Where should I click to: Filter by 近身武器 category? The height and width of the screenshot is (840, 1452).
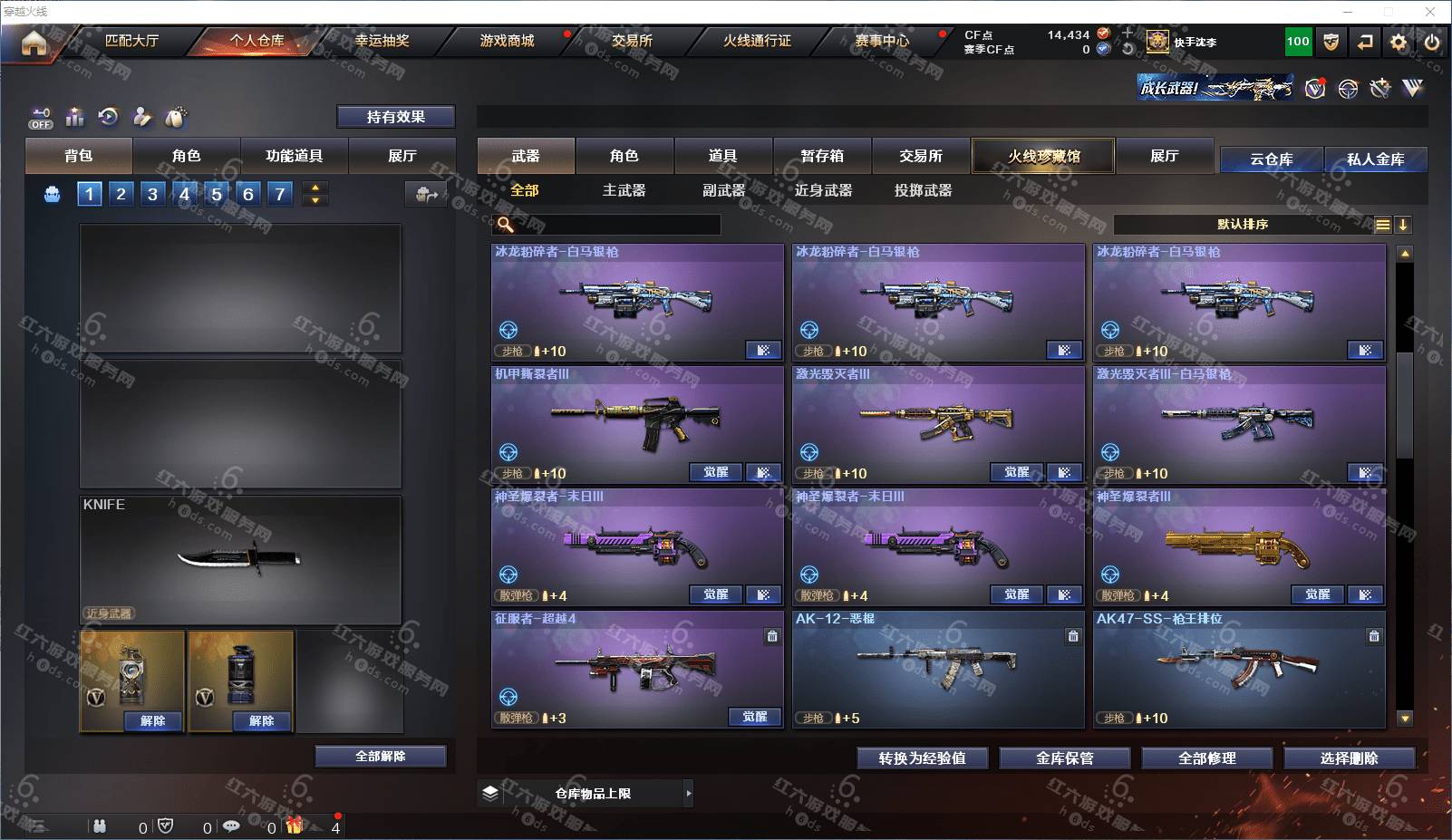tap(823, 190)
